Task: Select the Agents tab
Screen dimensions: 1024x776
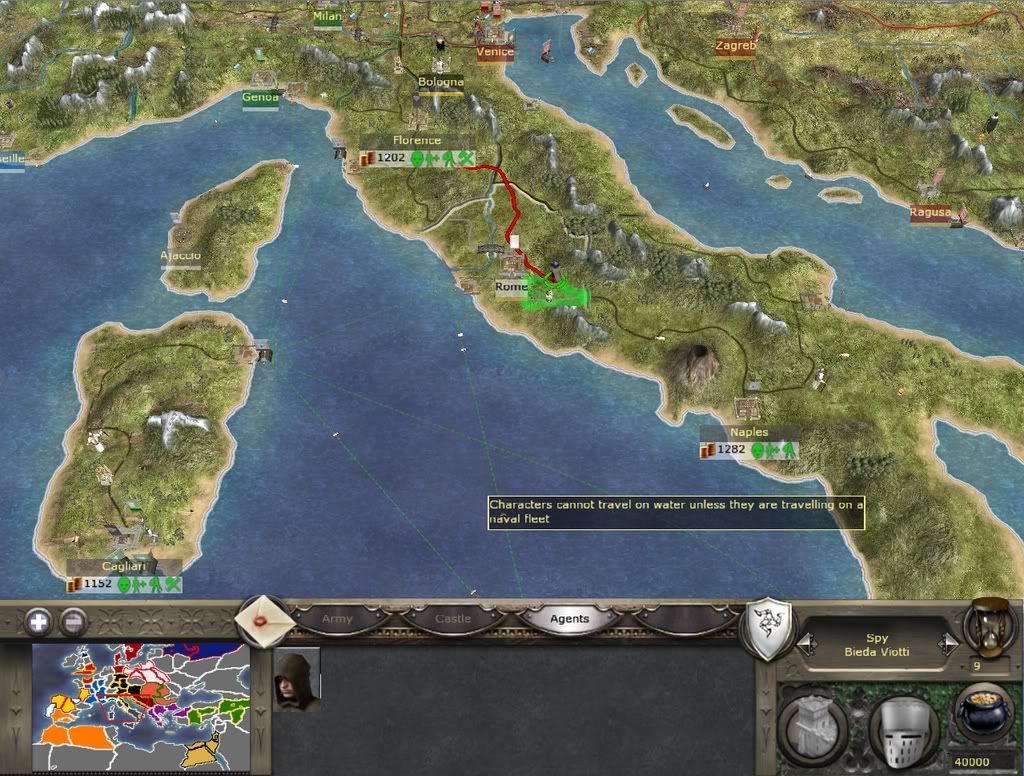Action: pos(570,619)
